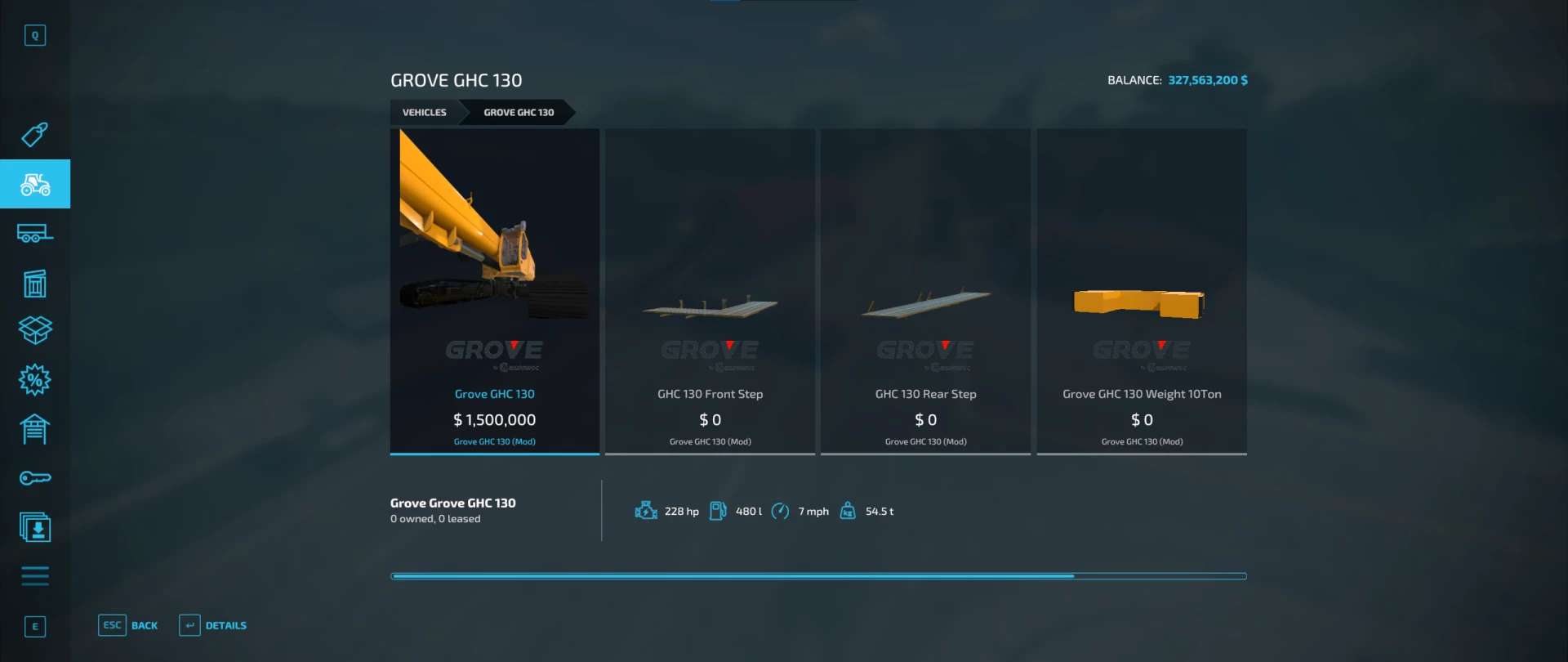Open the three-line list menu icon

[34, 576]
